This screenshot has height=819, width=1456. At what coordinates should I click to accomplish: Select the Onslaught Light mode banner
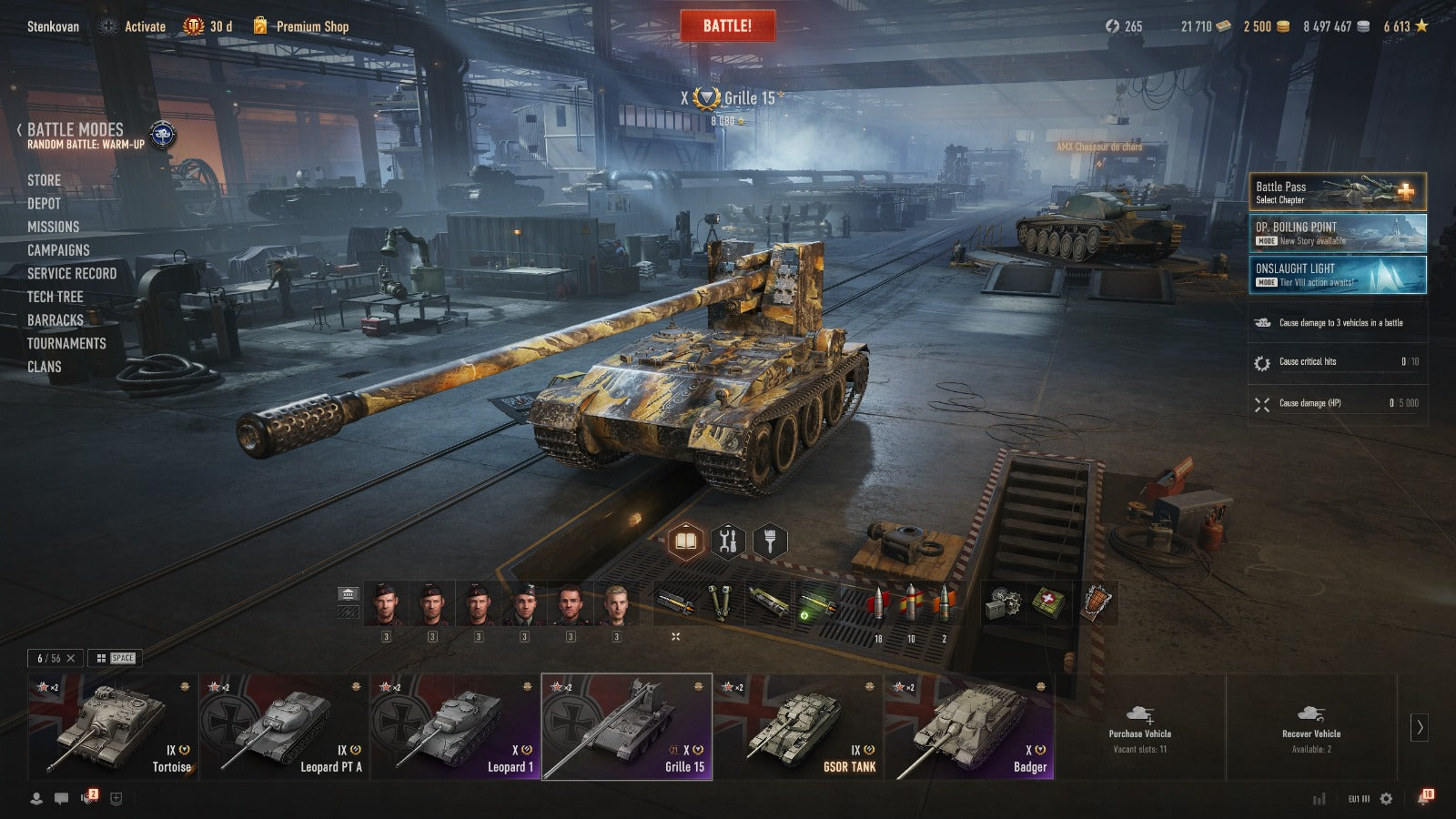(x=1337, y=275)
